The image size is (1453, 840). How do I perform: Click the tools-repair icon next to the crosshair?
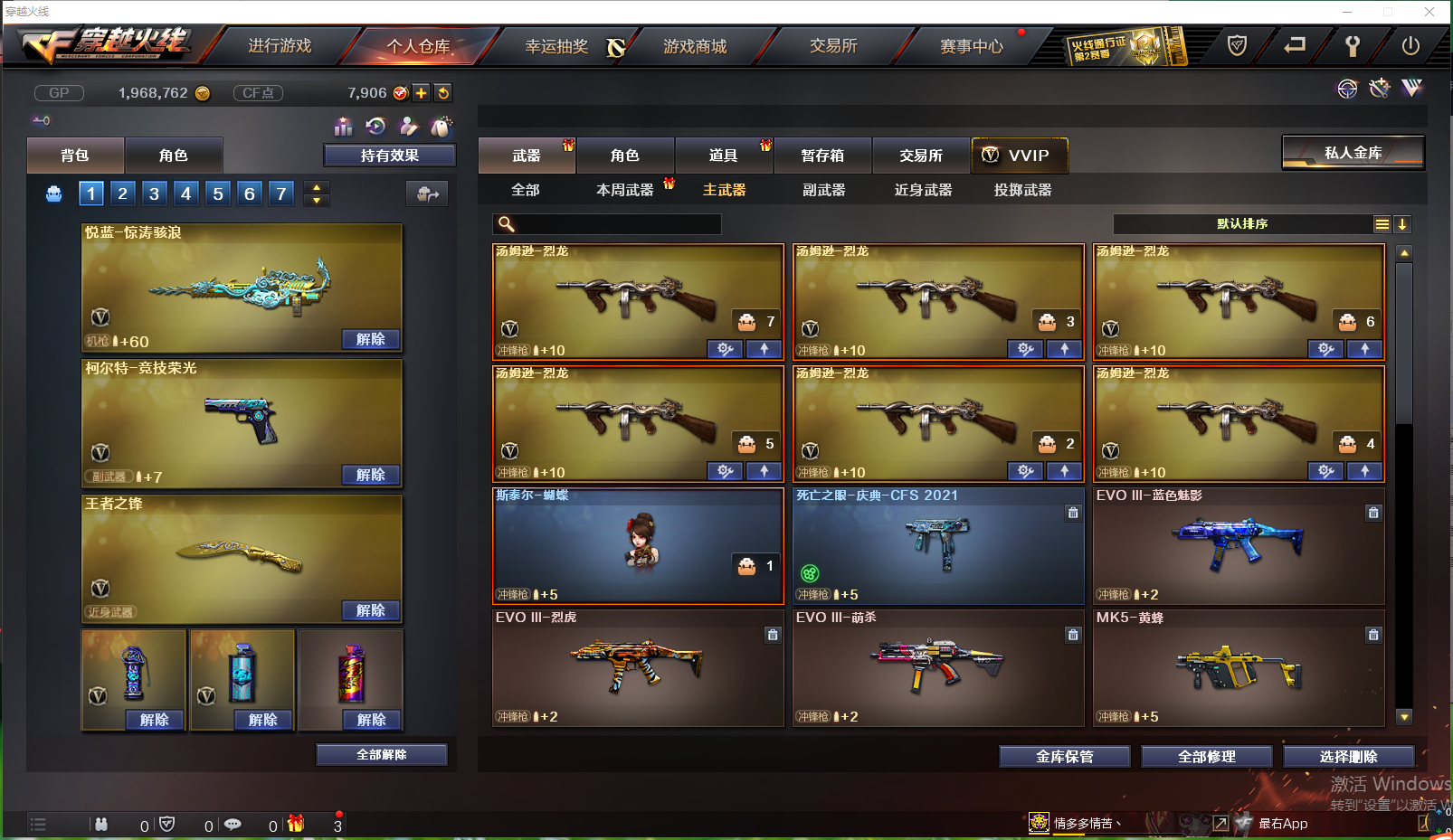[x=1379, y=88]
